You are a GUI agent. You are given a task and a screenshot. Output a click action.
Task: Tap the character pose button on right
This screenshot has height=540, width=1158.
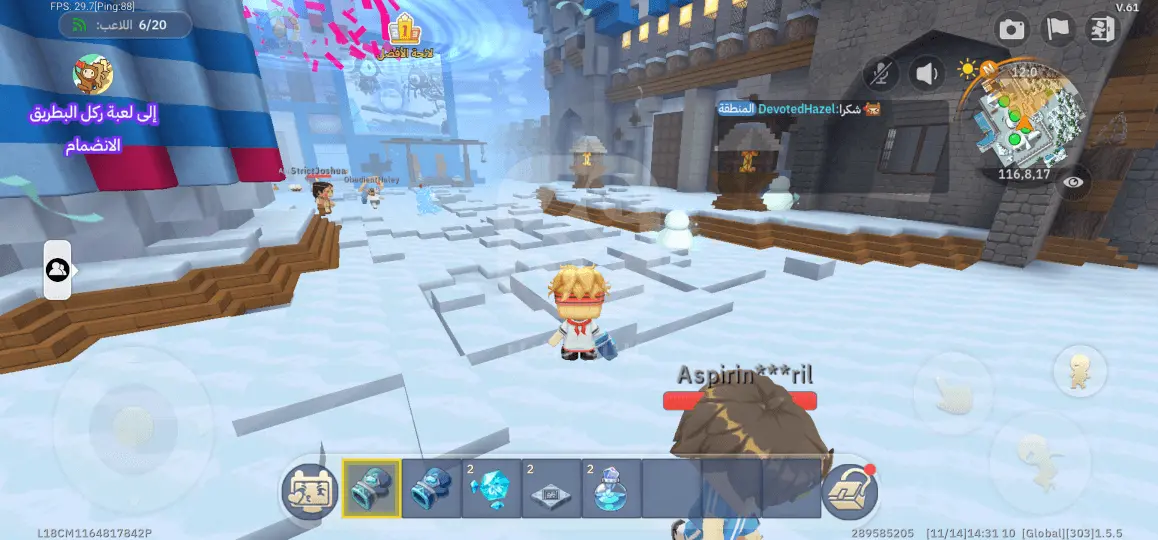click(1079, 372)
